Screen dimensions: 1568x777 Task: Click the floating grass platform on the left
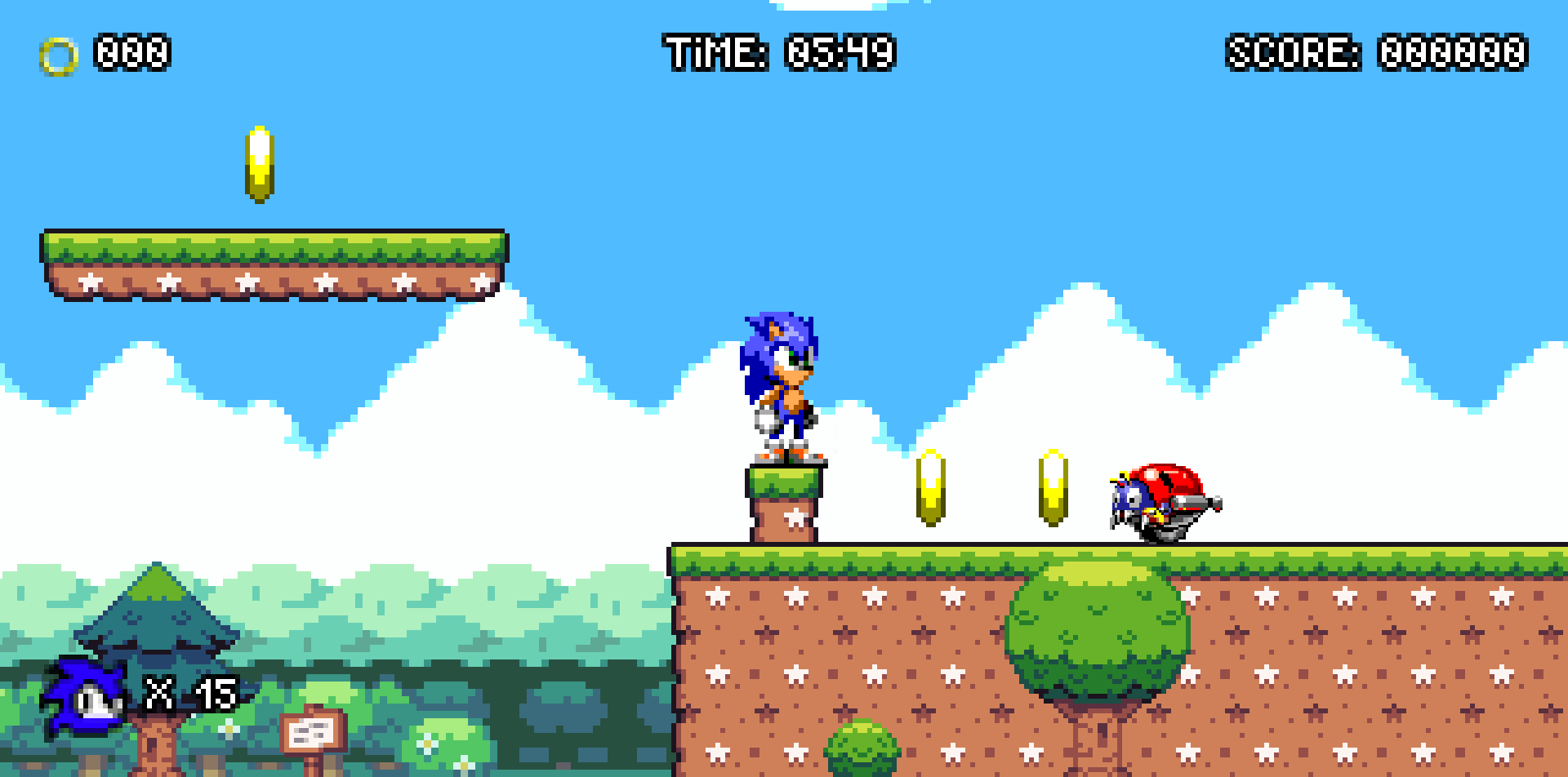tap(278, 261)
